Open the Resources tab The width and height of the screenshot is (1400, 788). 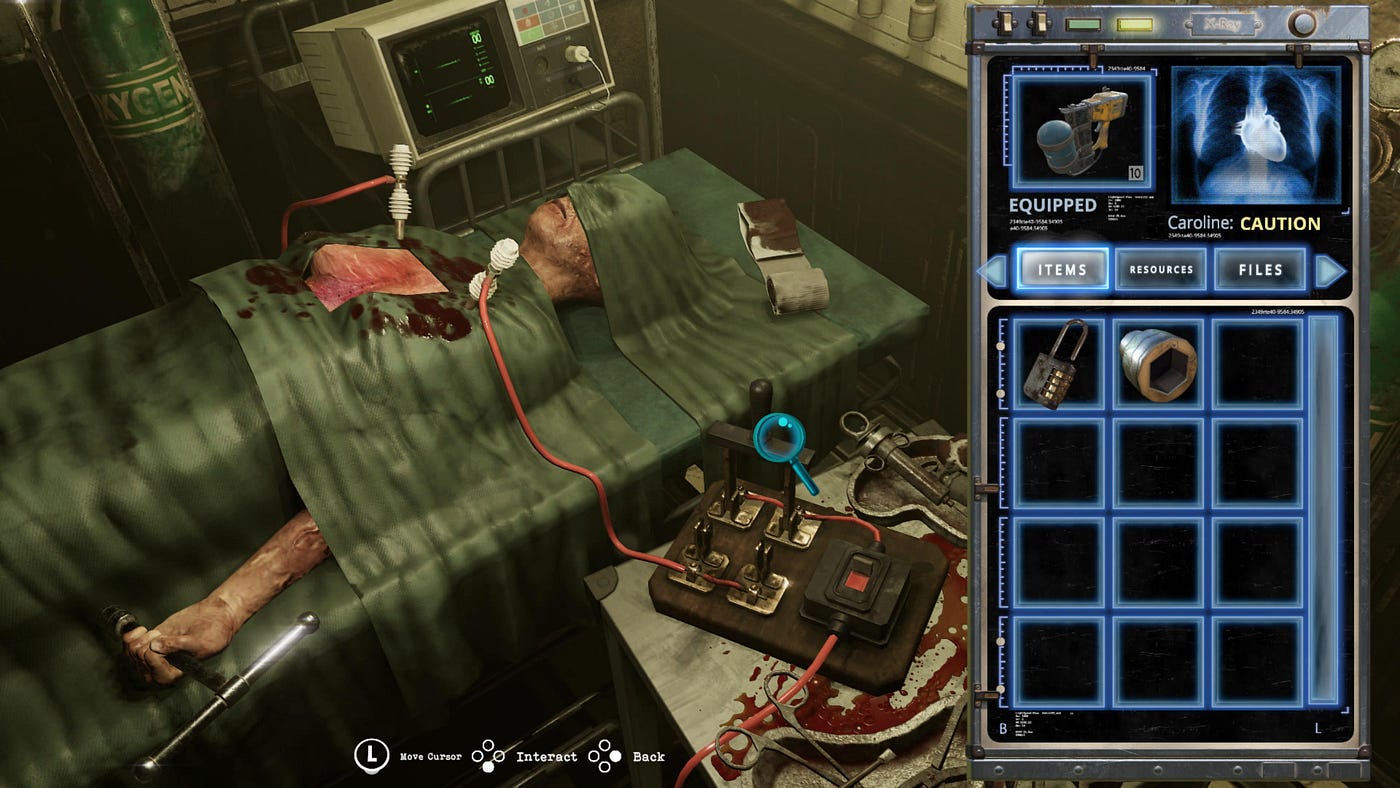point(1161,269)
